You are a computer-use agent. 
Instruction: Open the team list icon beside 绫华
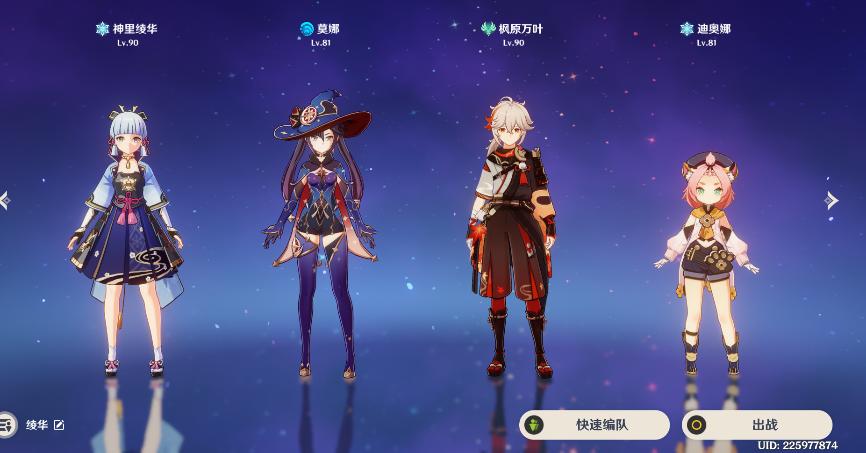tap(7, 425)
